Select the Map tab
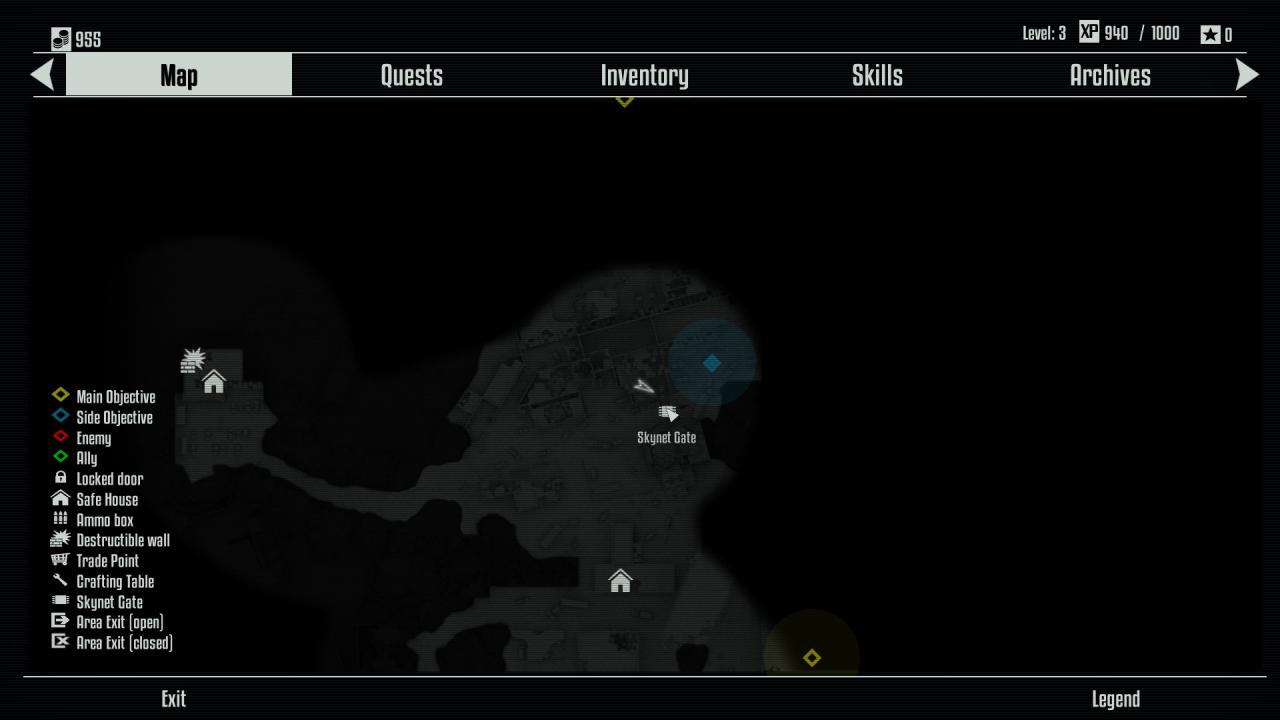The width and height of the screenshot is (1280, 720). [179, 76]
